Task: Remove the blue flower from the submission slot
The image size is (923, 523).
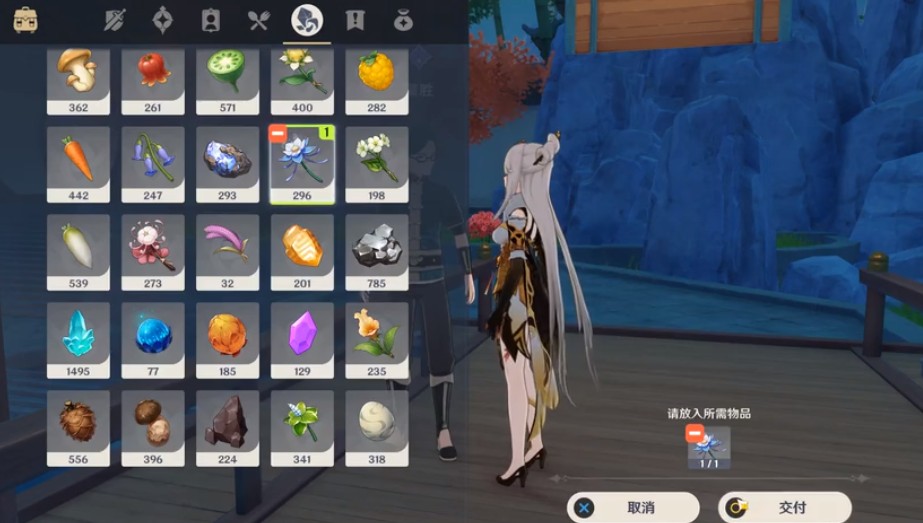Action: [x=695, y=433]
